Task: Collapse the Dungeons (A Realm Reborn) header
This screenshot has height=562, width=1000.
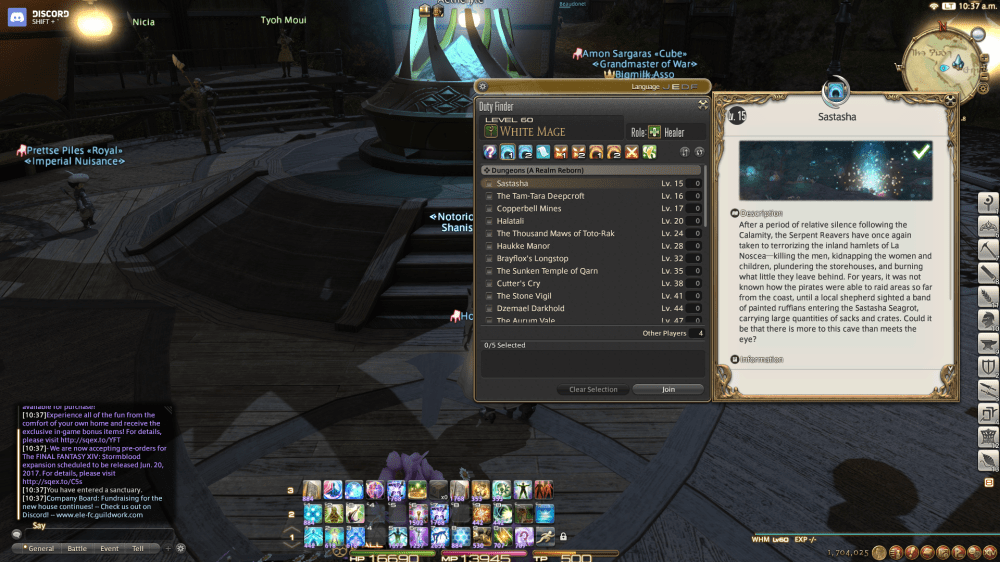Action: click(x=540, y=170)
